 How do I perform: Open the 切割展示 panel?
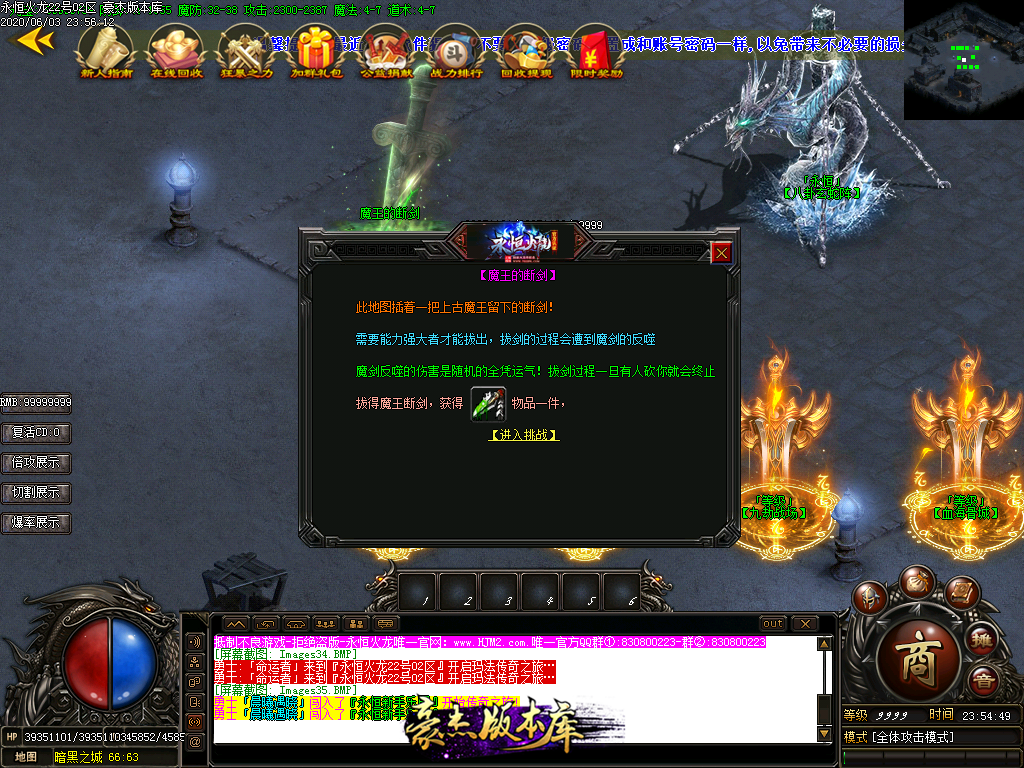point(36,493)
